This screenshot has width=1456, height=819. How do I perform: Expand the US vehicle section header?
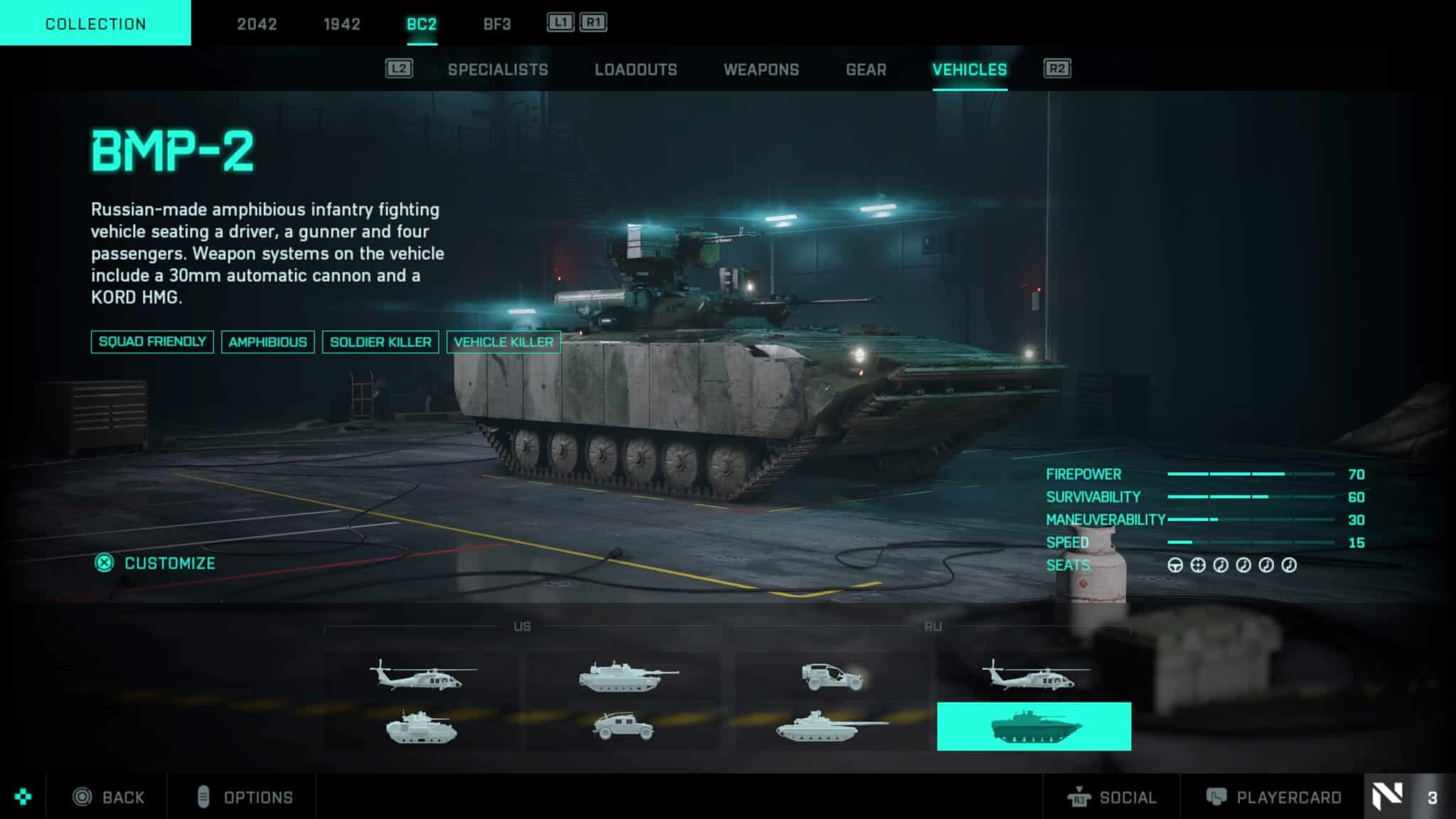click(x=521, y=628)
